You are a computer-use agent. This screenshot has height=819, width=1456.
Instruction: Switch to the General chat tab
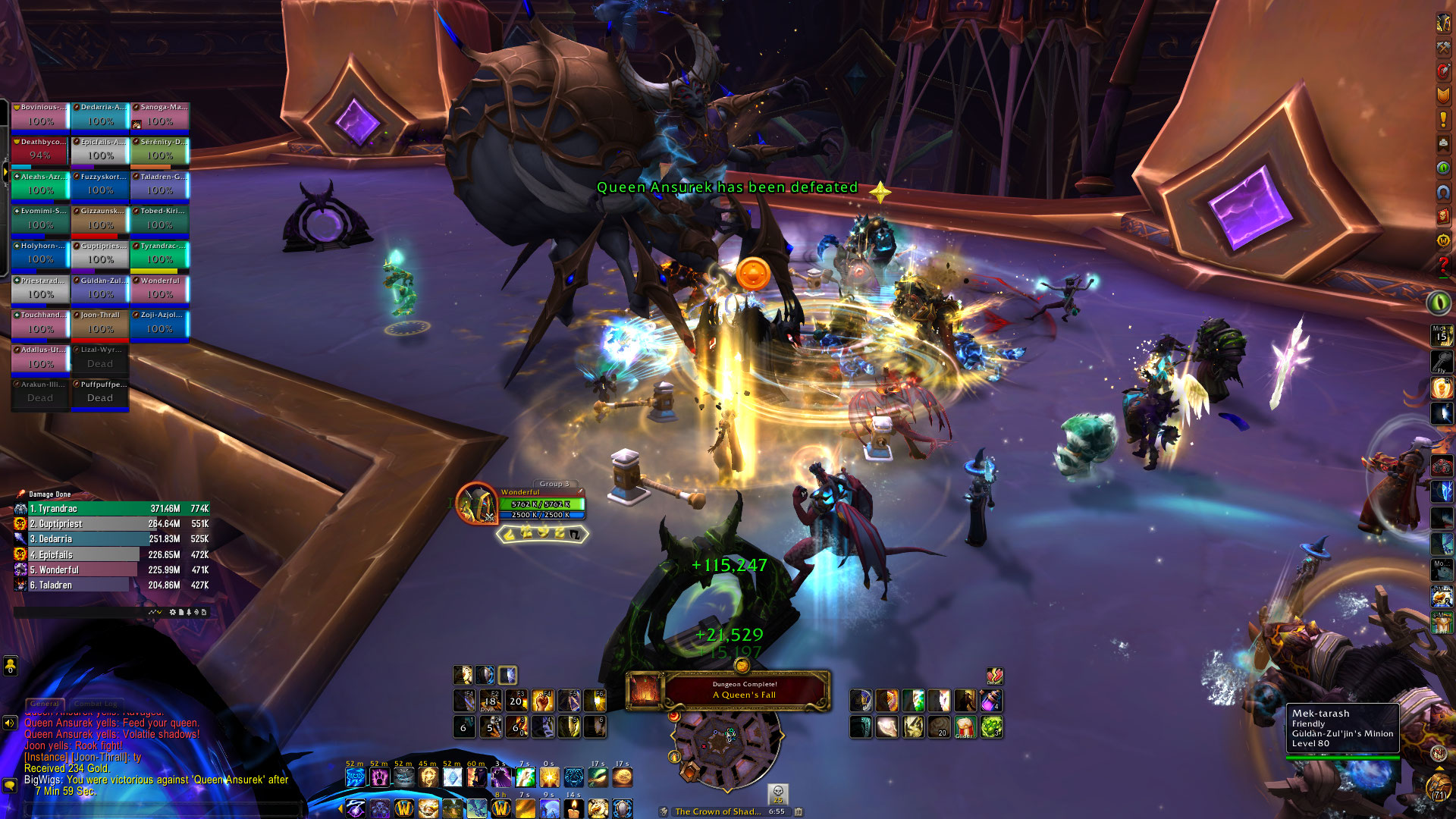tap(45, 704)
